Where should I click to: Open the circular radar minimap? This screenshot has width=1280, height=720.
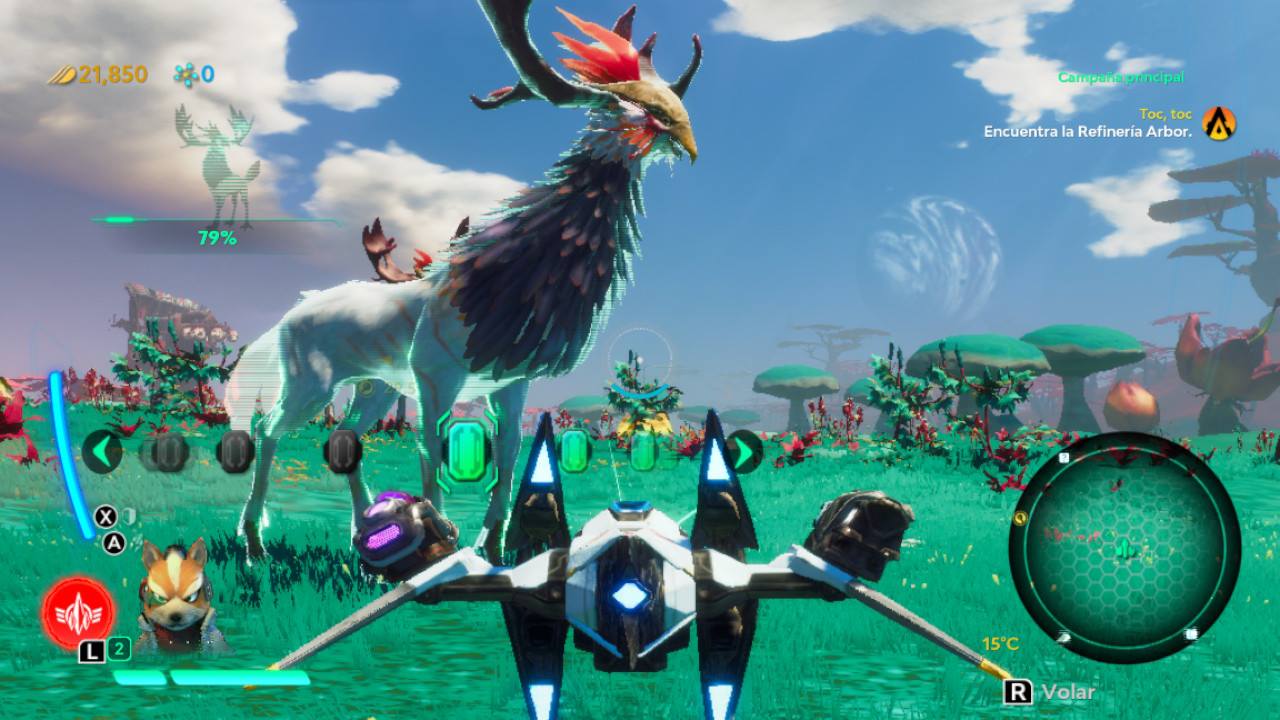[1124, 548]
